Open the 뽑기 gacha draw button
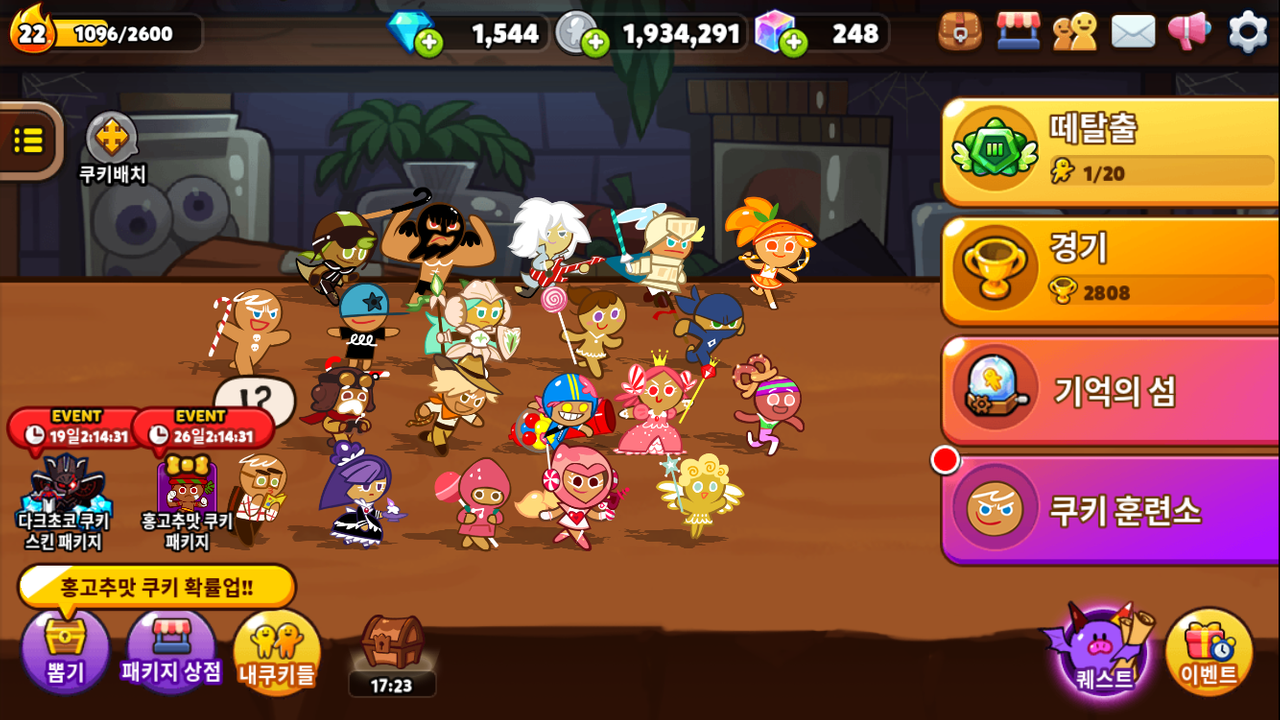 pyautogui.click(x=65, y=650)
